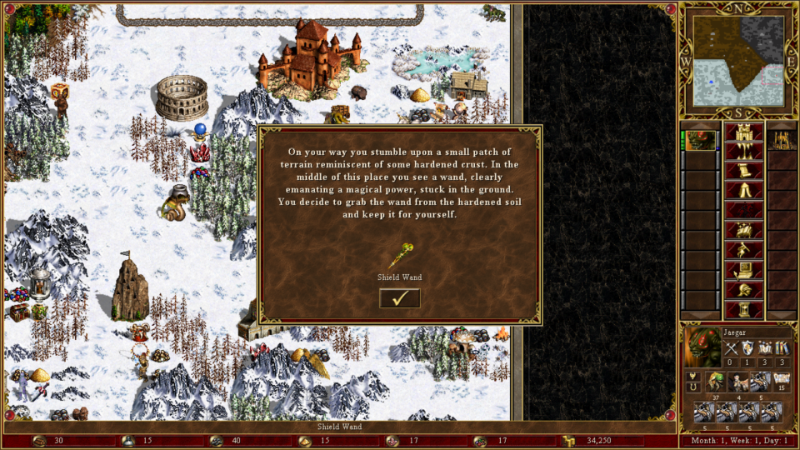Open the spellbook with the cast spell button
The height and width of the screenshot is (450, 800).
pyautogui.click(x=742, y=229)
